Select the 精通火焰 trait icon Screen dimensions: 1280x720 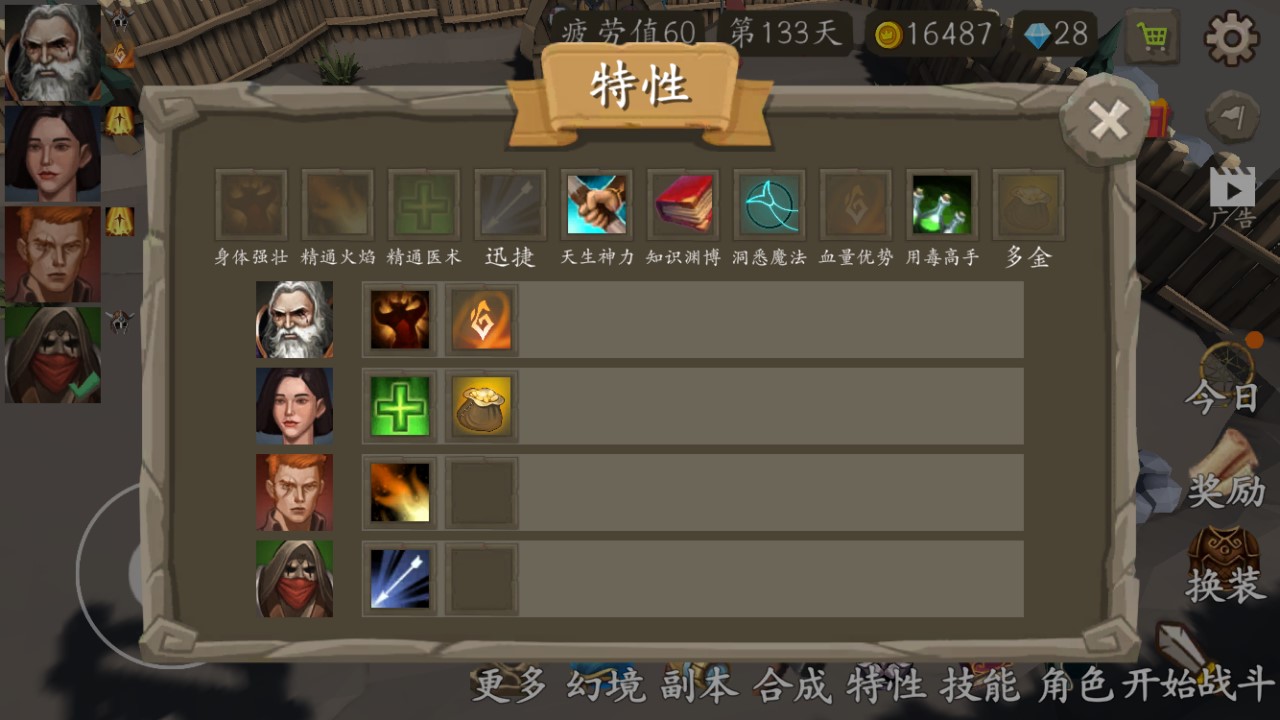pos(337,204)
